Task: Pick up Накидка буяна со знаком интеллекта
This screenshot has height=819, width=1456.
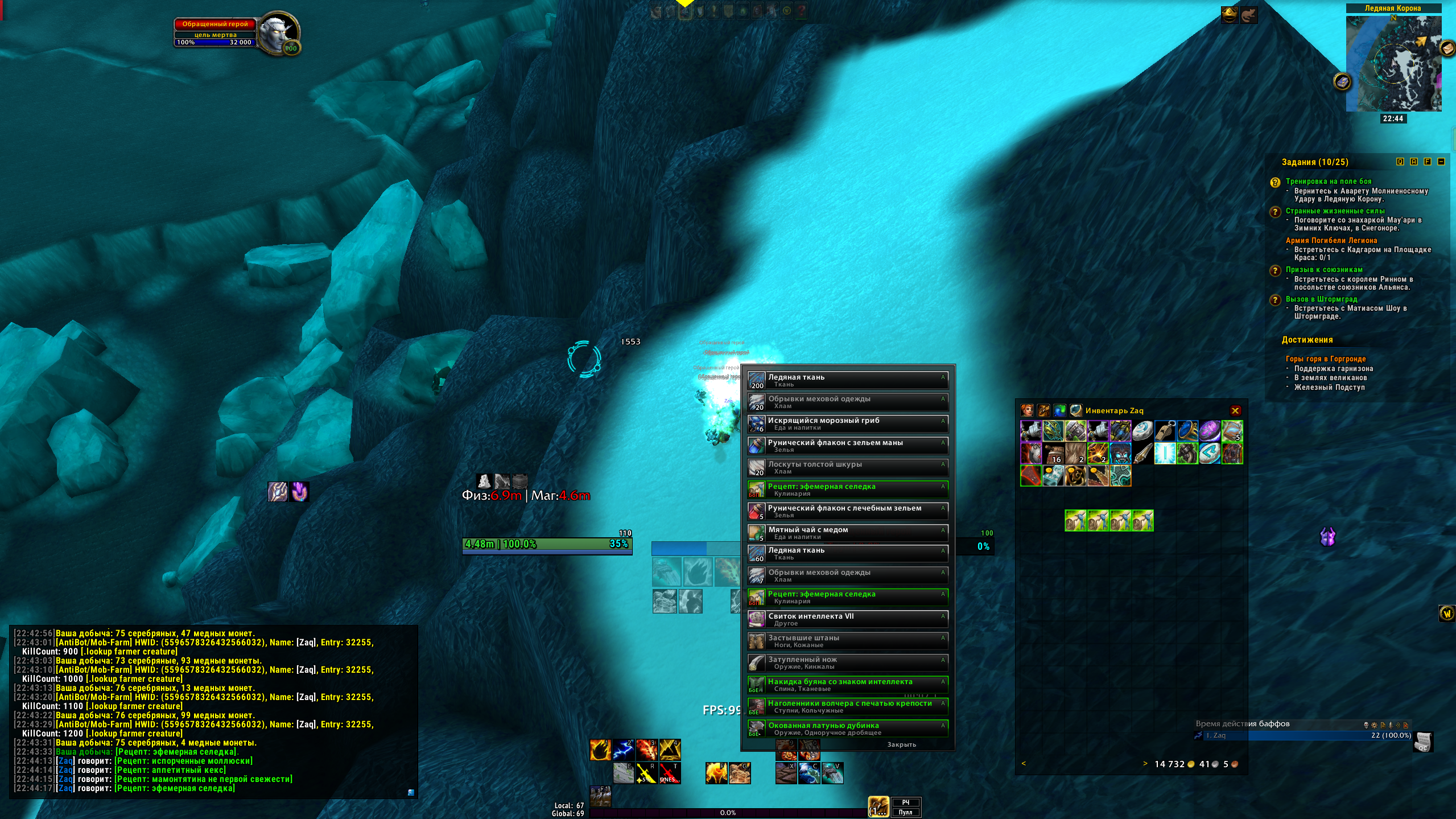Action: (848, 684)
